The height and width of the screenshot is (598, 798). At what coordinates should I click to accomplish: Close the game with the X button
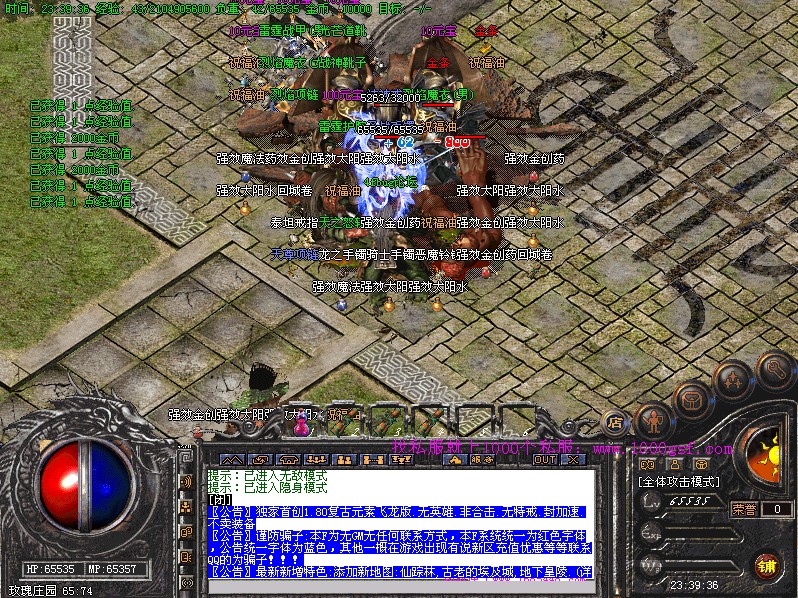coord(573,460)
